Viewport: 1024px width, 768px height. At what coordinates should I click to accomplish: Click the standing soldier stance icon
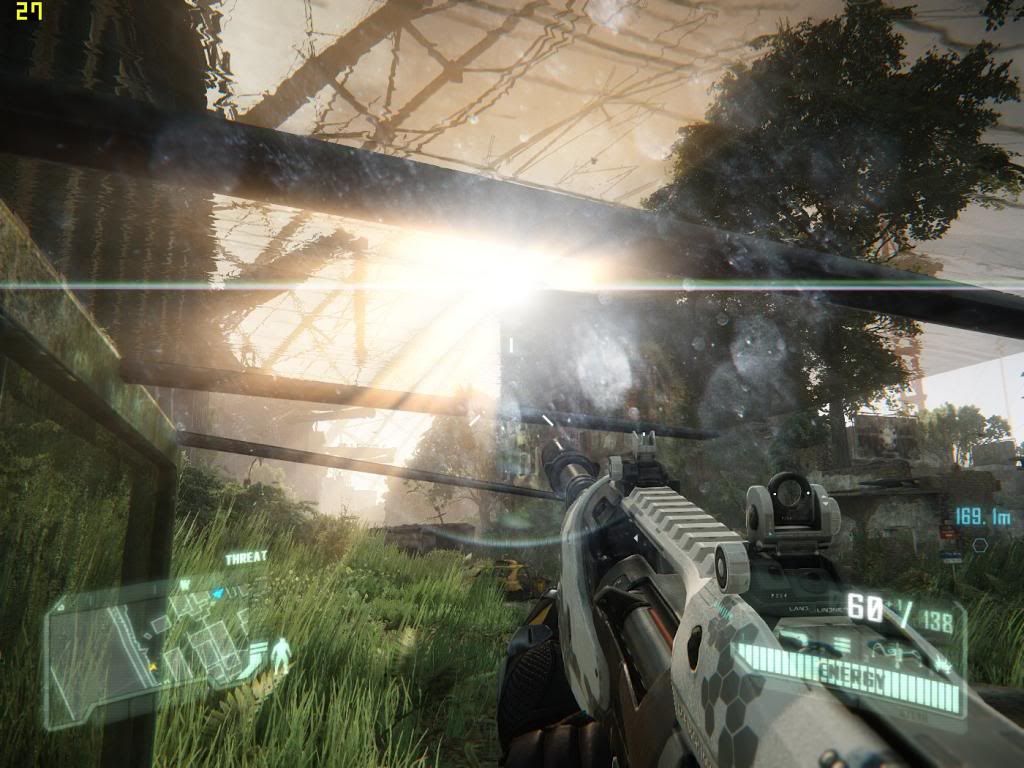[x=281, y=654]
